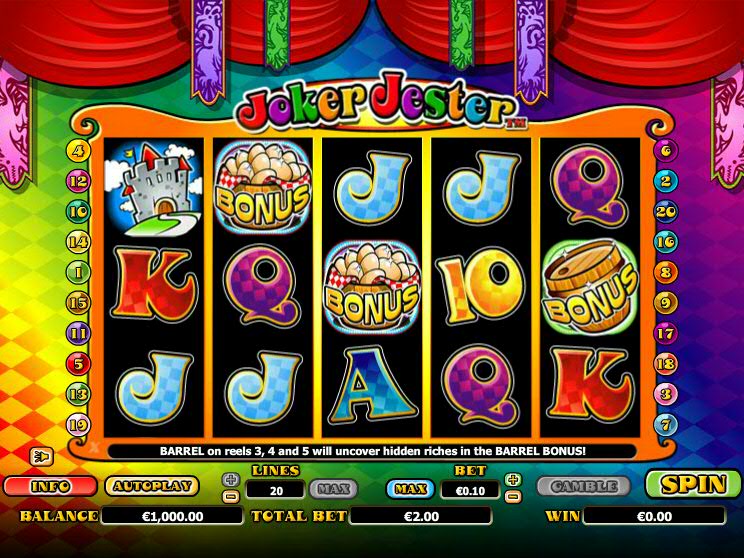
Task: Raise the bet amount with plus
Action: point(514,480)
